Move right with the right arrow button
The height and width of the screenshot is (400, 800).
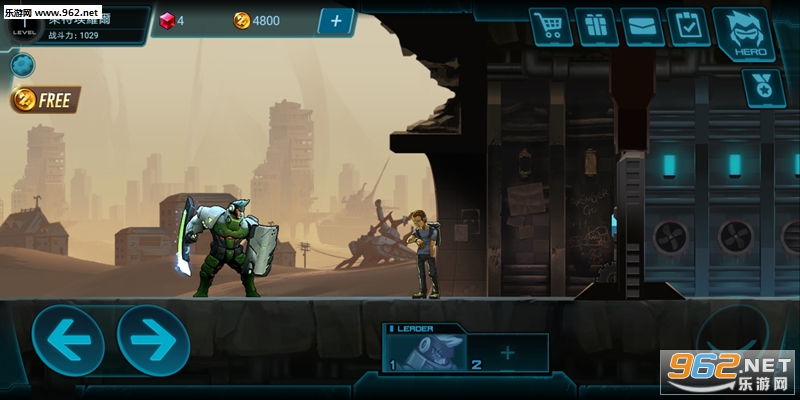[153, 340]
